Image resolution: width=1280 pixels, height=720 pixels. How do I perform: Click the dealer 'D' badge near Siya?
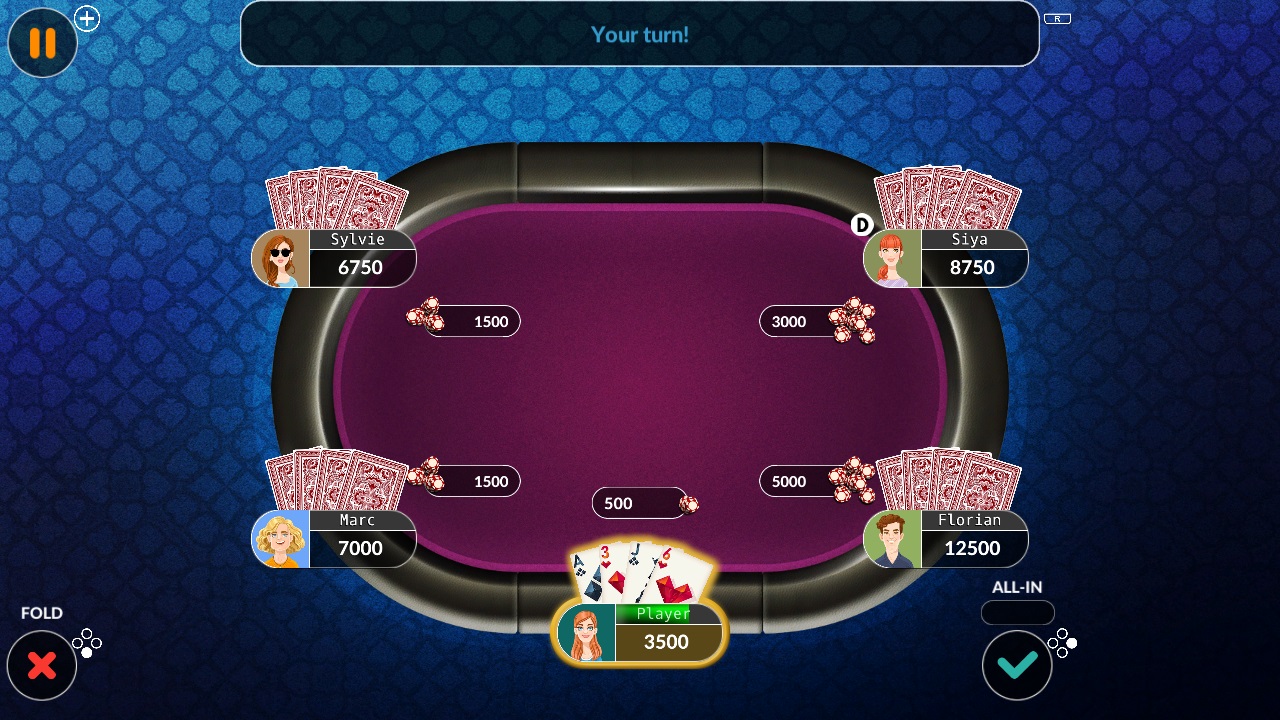[x=861, y=225]
